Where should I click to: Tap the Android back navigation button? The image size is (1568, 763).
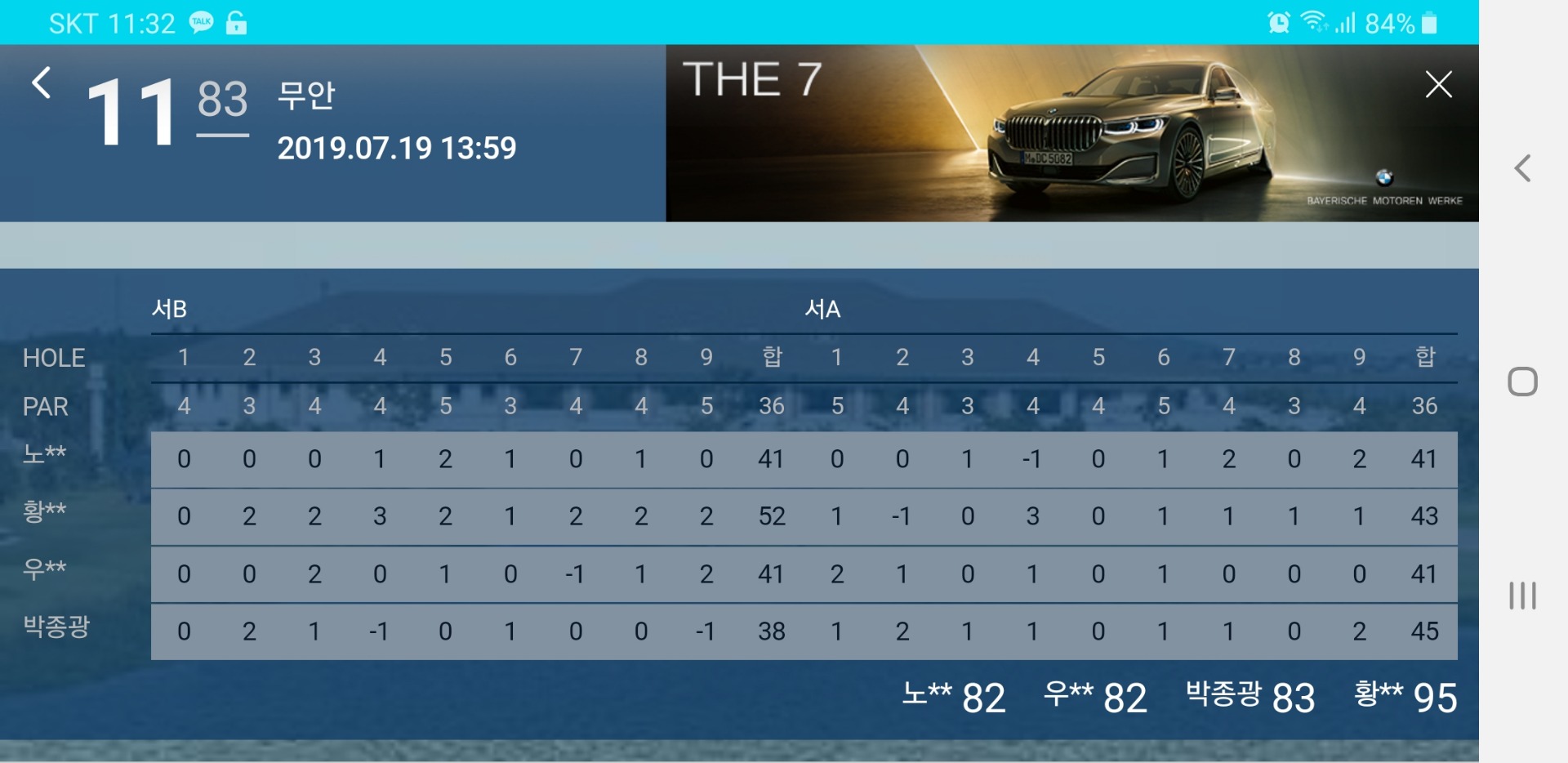(x=1522, y=169)
